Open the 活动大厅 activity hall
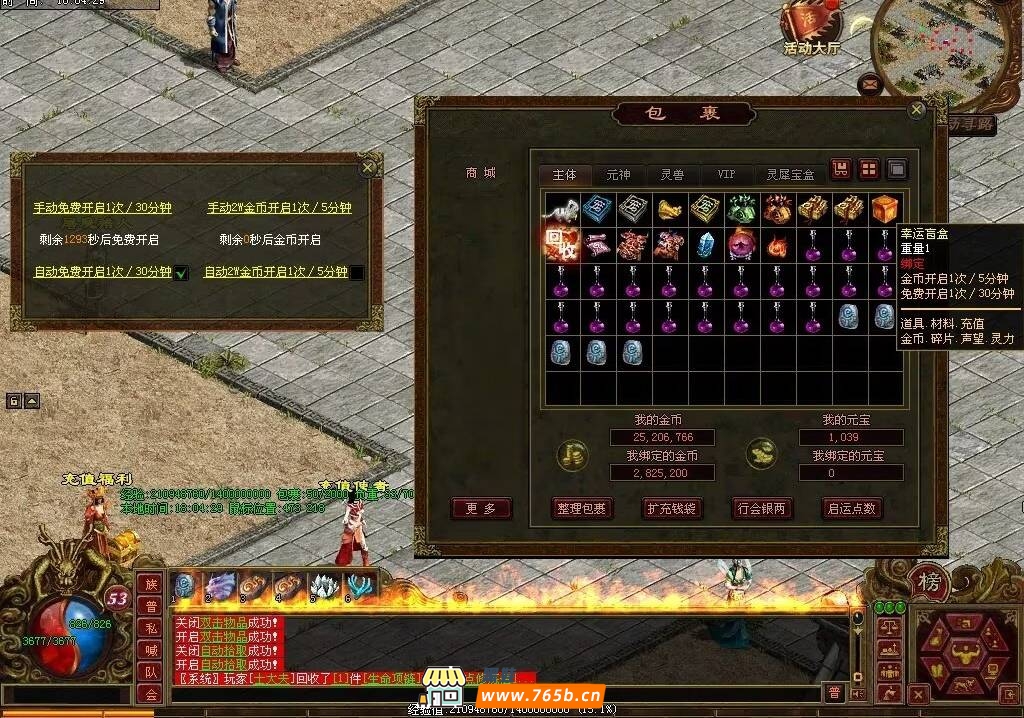Screen dimensions: 1024x718 coord(811,30)
